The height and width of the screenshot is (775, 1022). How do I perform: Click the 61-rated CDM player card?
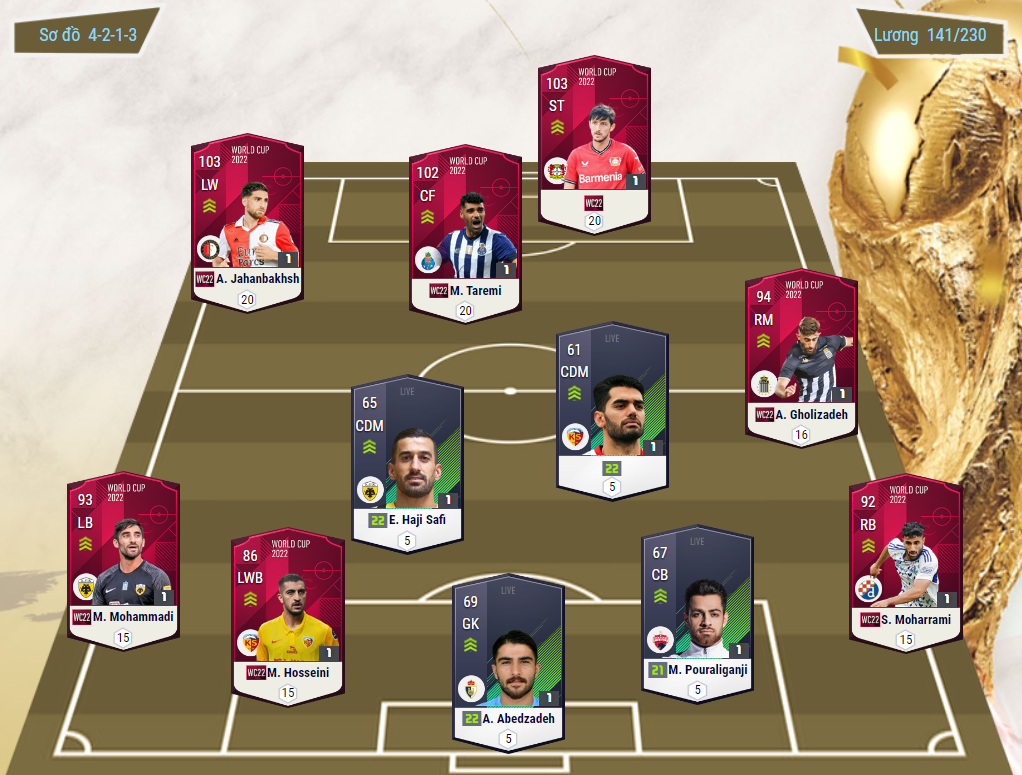612,405
